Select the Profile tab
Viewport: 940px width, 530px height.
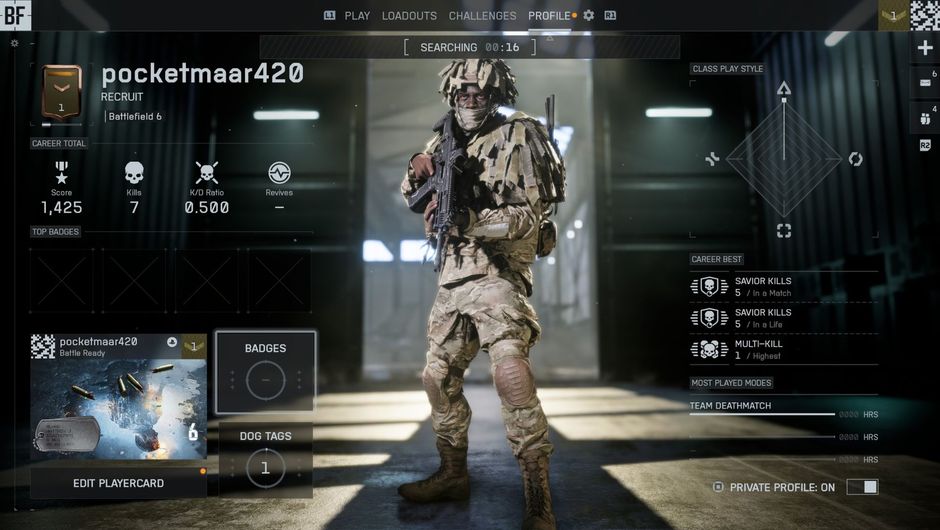pyautogui.click(x=549, y=16)
